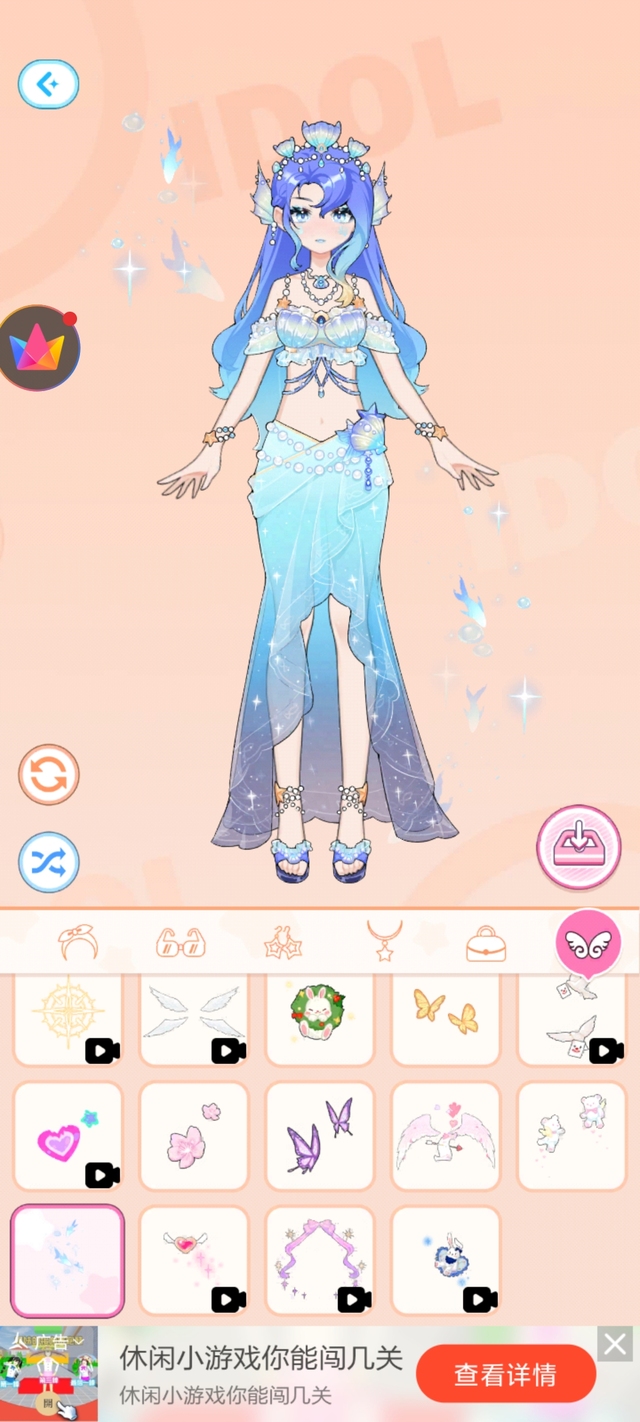This screenshot has width=640, height=1422.
Task: Go back using the arrow button
Action: tap(48, 84)
